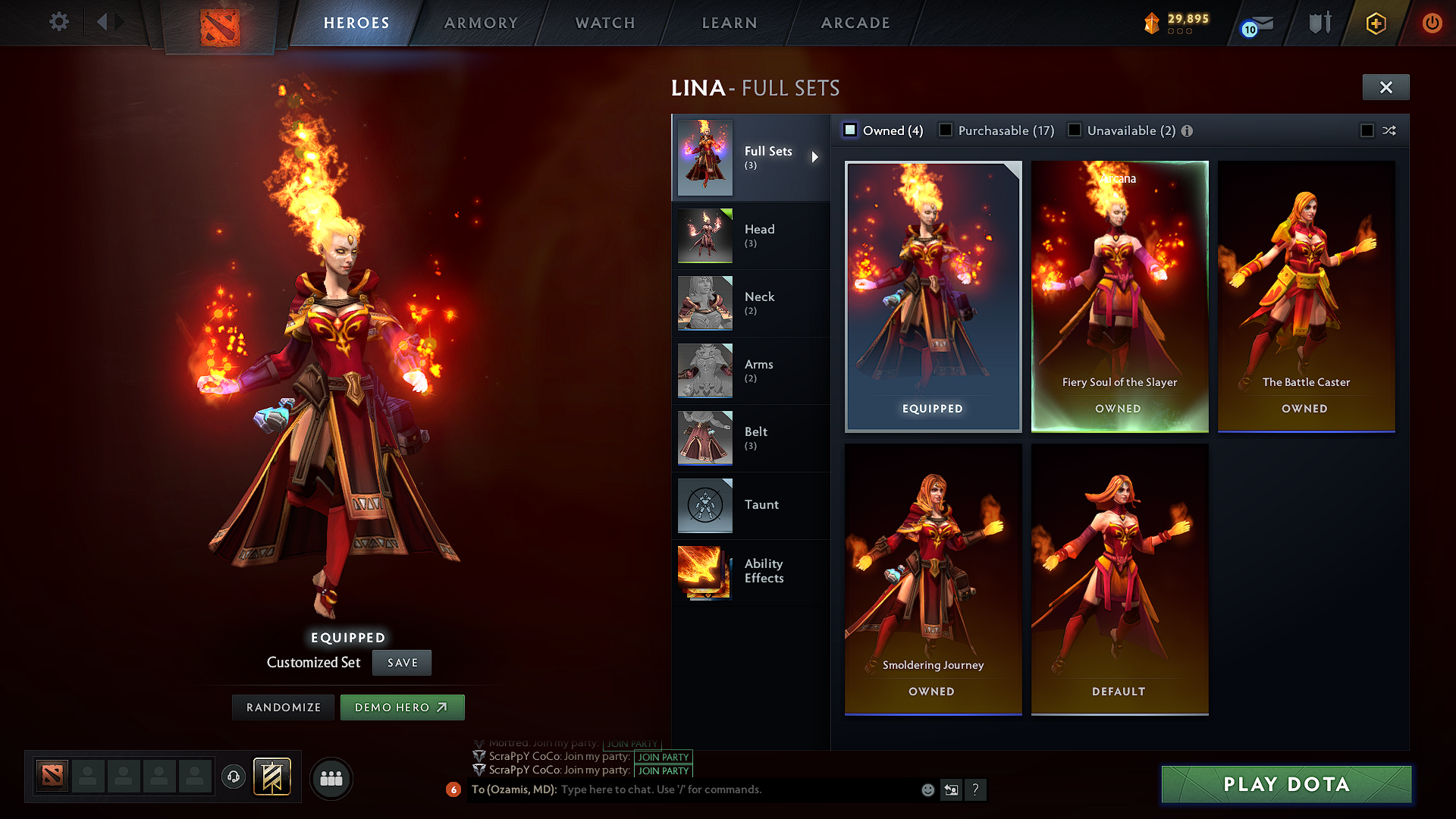This screenshot has height=819, width=1456.
Task: Toggle the Unavailable items filter
Action: point(1075,130)
